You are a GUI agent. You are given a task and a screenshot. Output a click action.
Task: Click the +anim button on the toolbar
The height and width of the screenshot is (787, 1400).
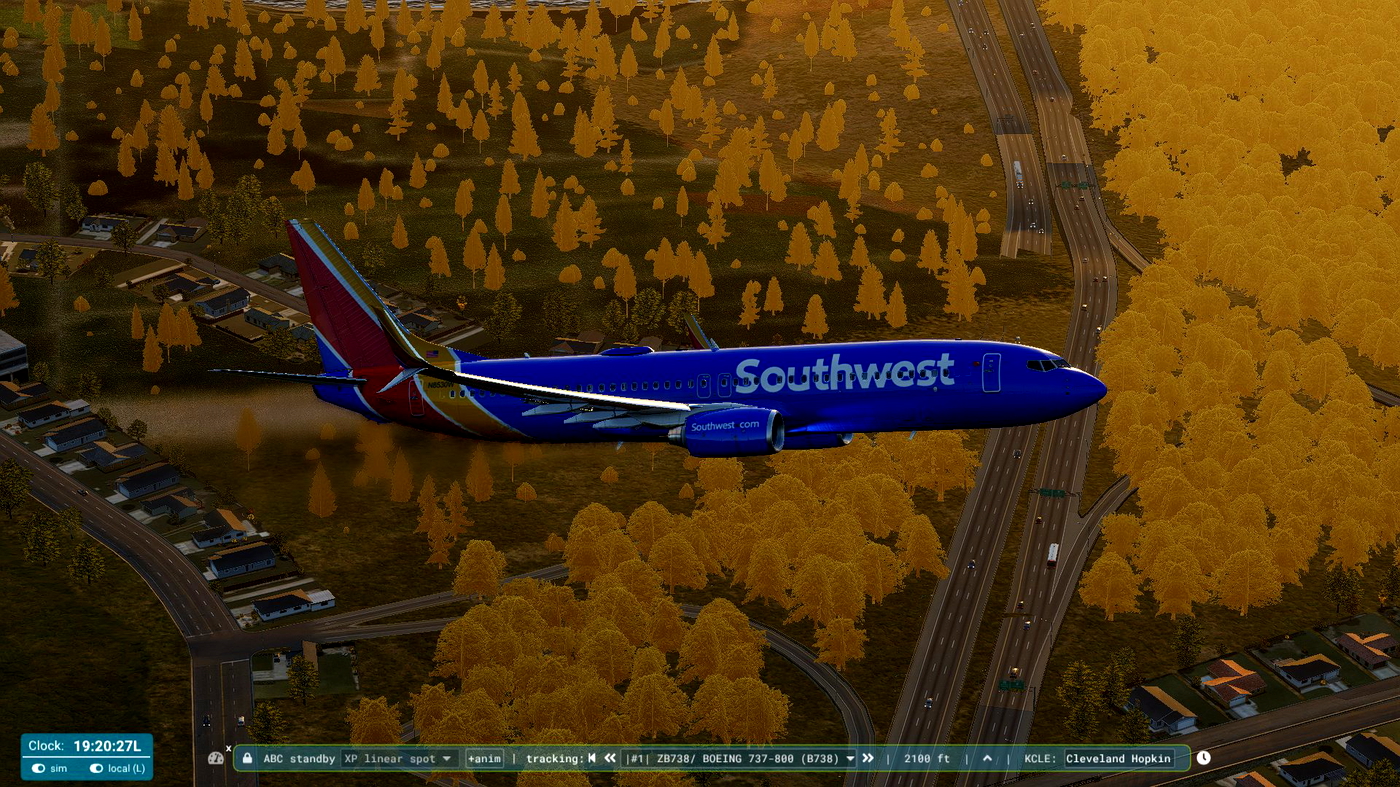[484, 758]
